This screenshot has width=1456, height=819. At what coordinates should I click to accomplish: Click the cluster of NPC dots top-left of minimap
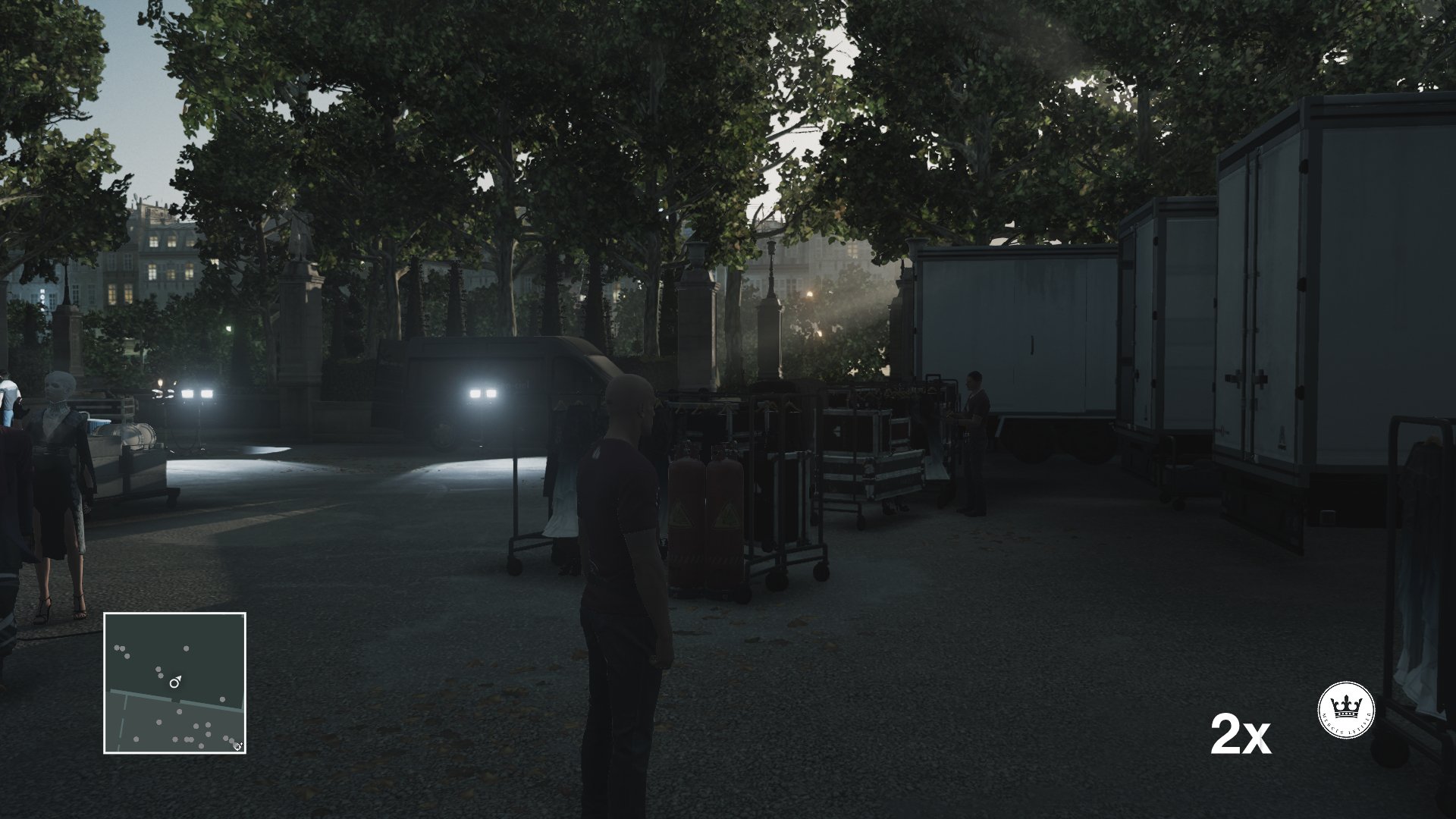[119, 649]
